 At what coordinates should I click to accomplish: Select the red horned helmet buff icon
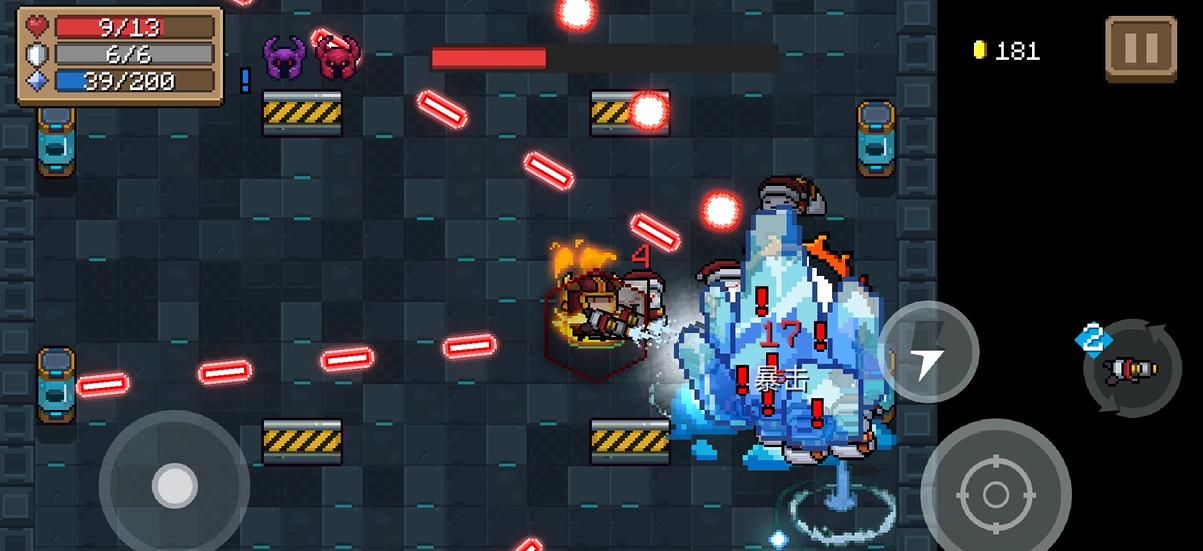click(x=337, y=57)
